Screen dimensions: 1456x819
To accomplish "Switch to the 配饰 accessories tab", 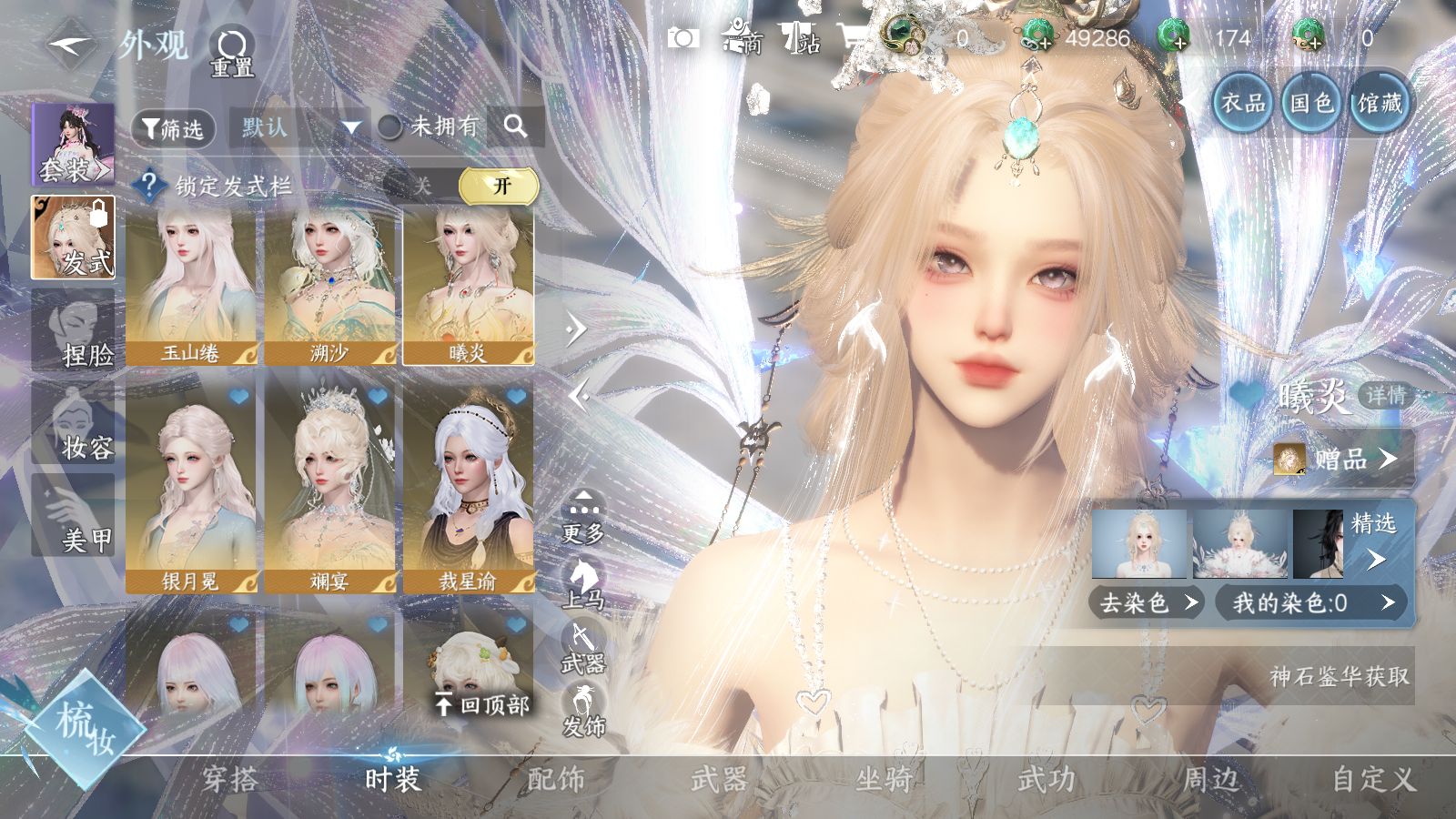I will (555, 779).
